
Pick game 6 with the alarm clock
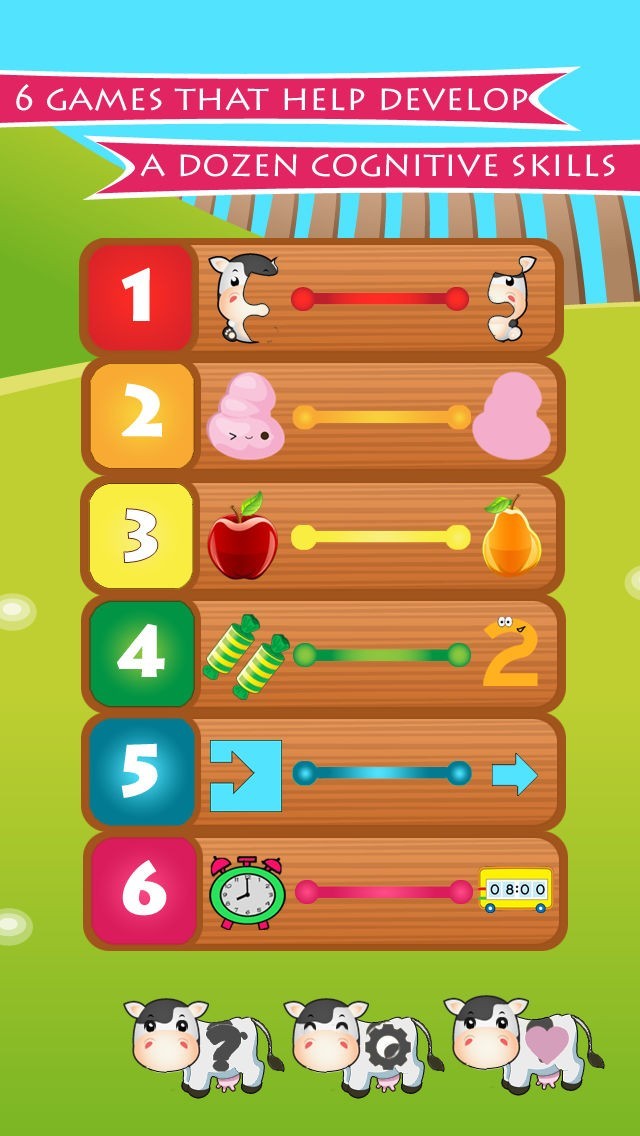click(322, 891)
